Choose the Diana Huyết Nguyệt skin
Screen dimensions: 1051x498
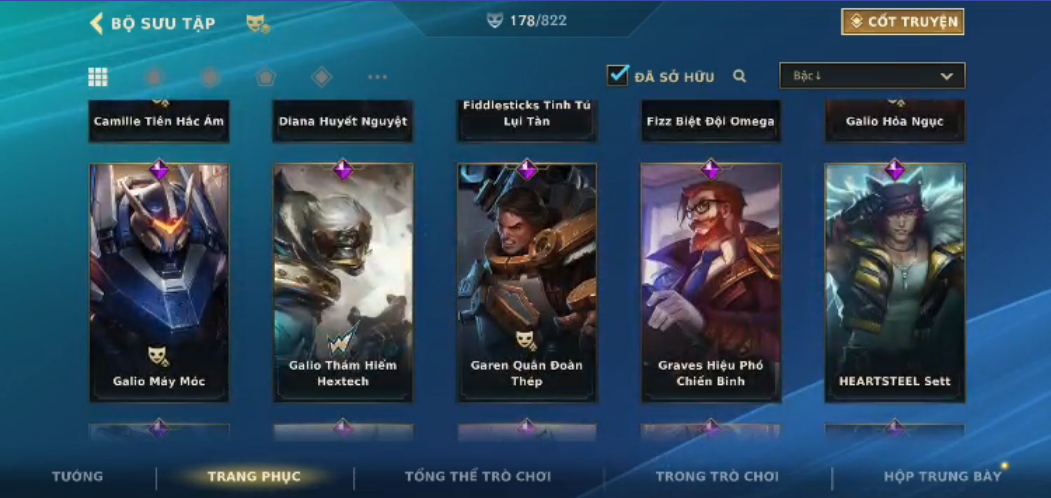point(343,120)
